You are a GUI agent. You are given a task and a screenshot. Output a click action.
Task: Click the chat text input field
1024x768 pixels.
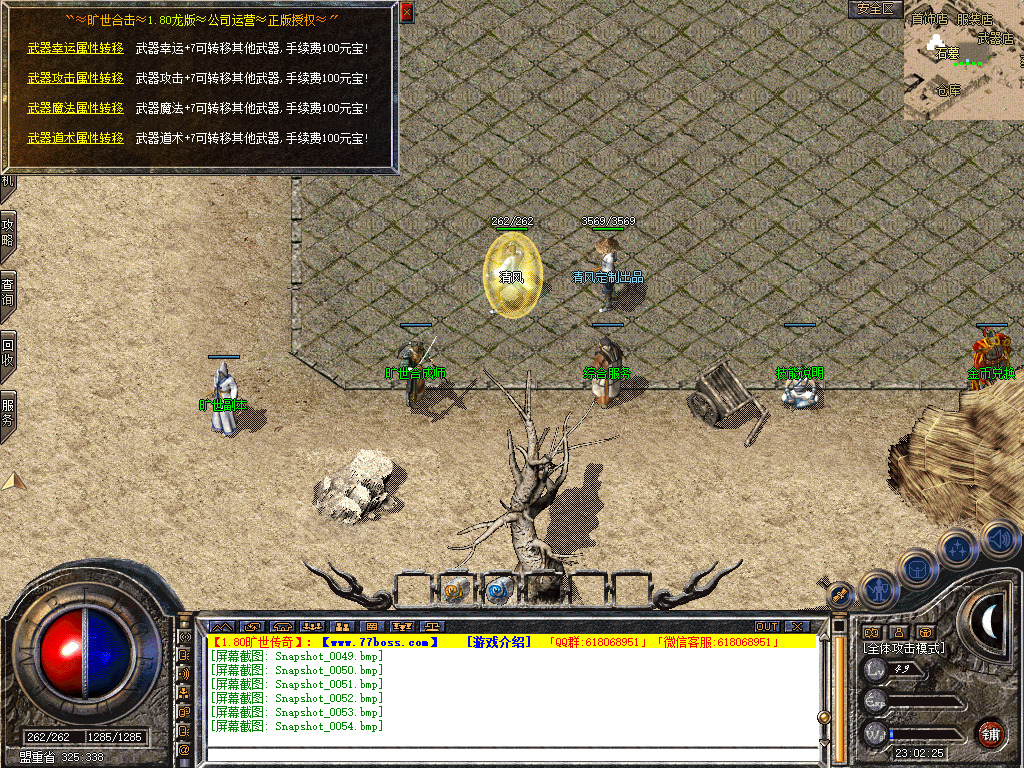(510, 754)
